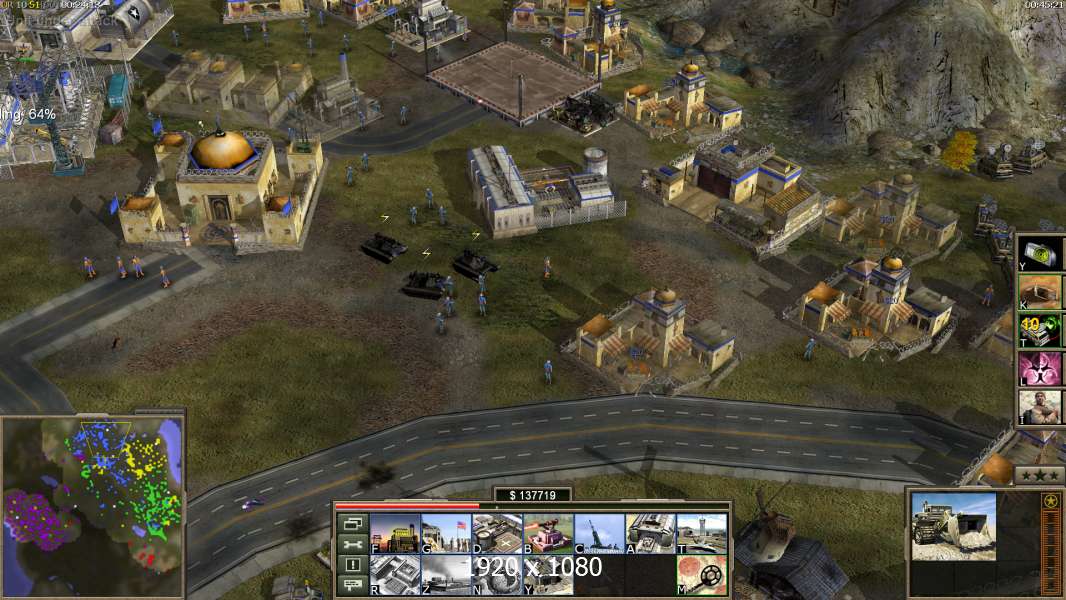Build the war factory, hotkey A
Viewport: 1066px width, 600px height.
pyautogui.click(x=650, y=533)
